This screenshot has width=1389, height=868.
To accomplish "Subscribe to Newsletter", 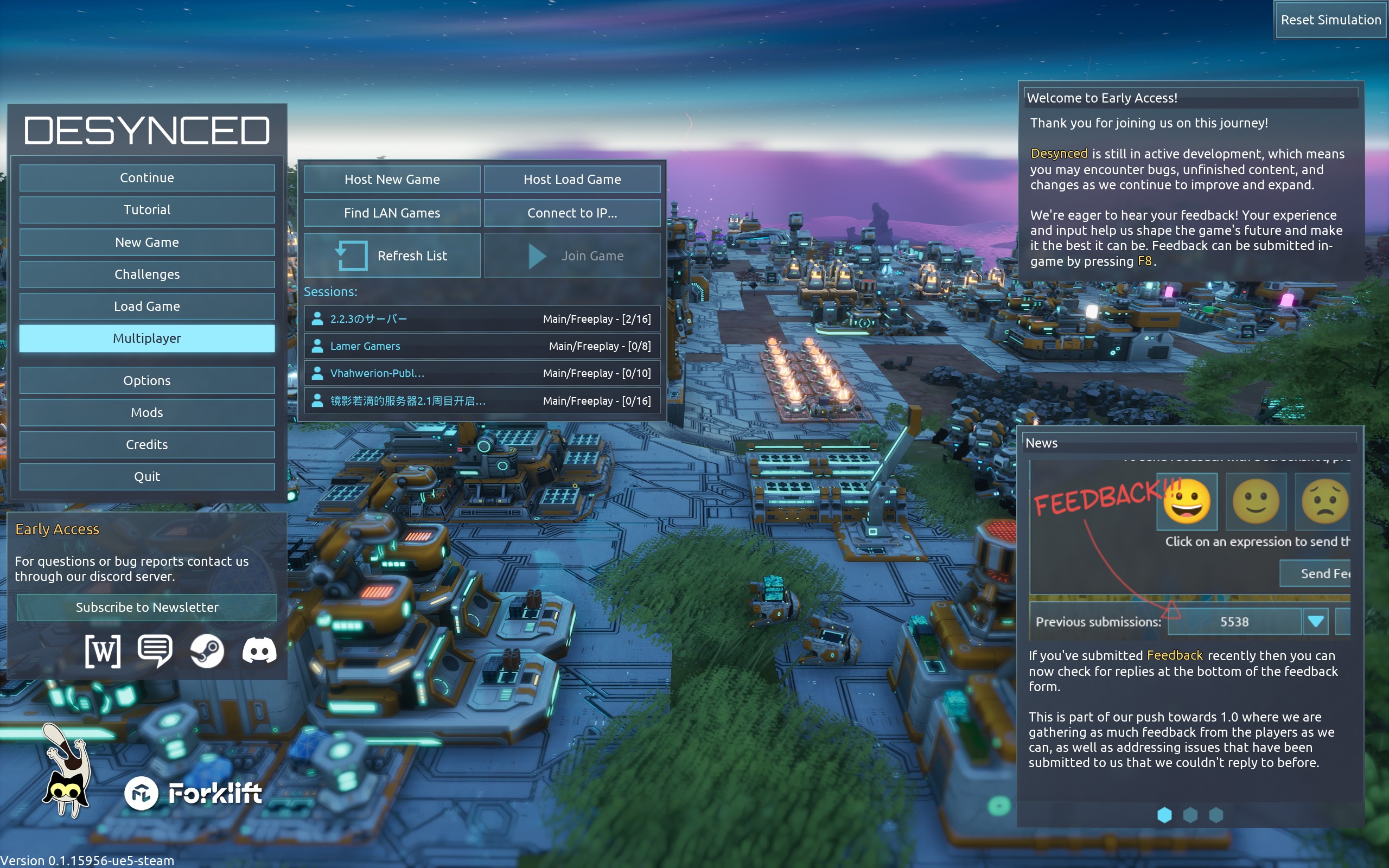I will [147, 608].
